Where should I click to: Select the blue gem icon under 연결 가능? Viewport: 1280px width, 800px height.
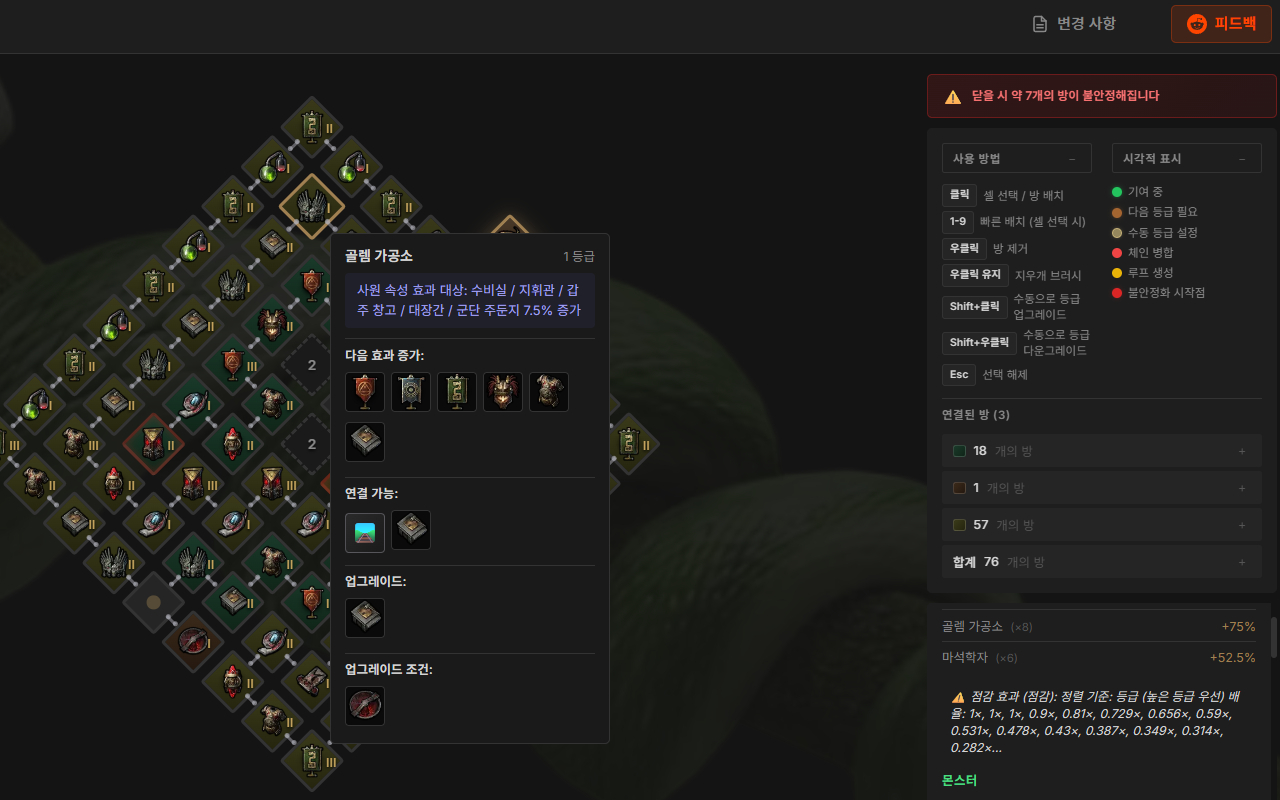click(x=365, y=531)
